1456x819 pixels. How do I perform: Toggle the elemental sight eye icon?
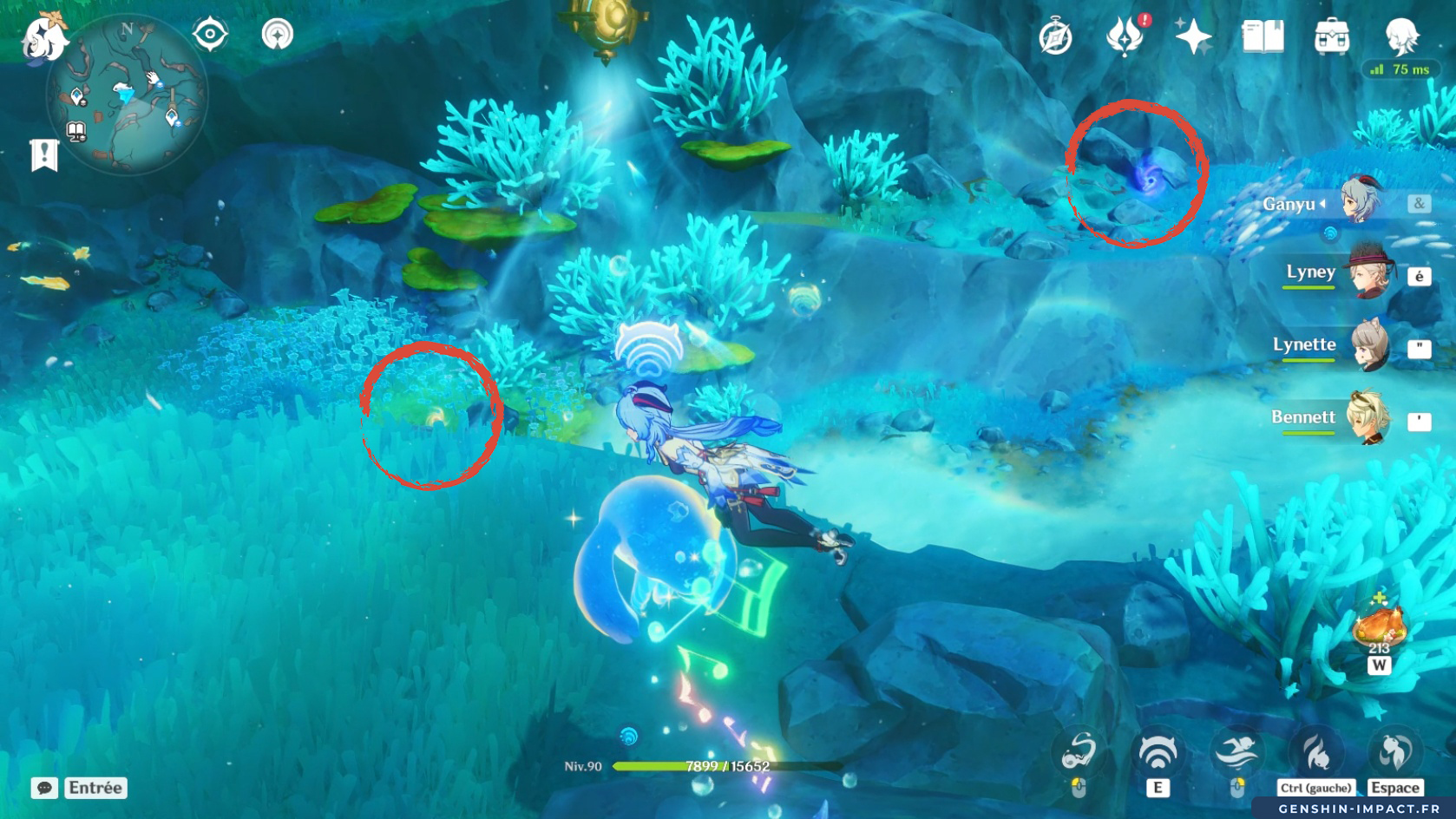(210, 35)
